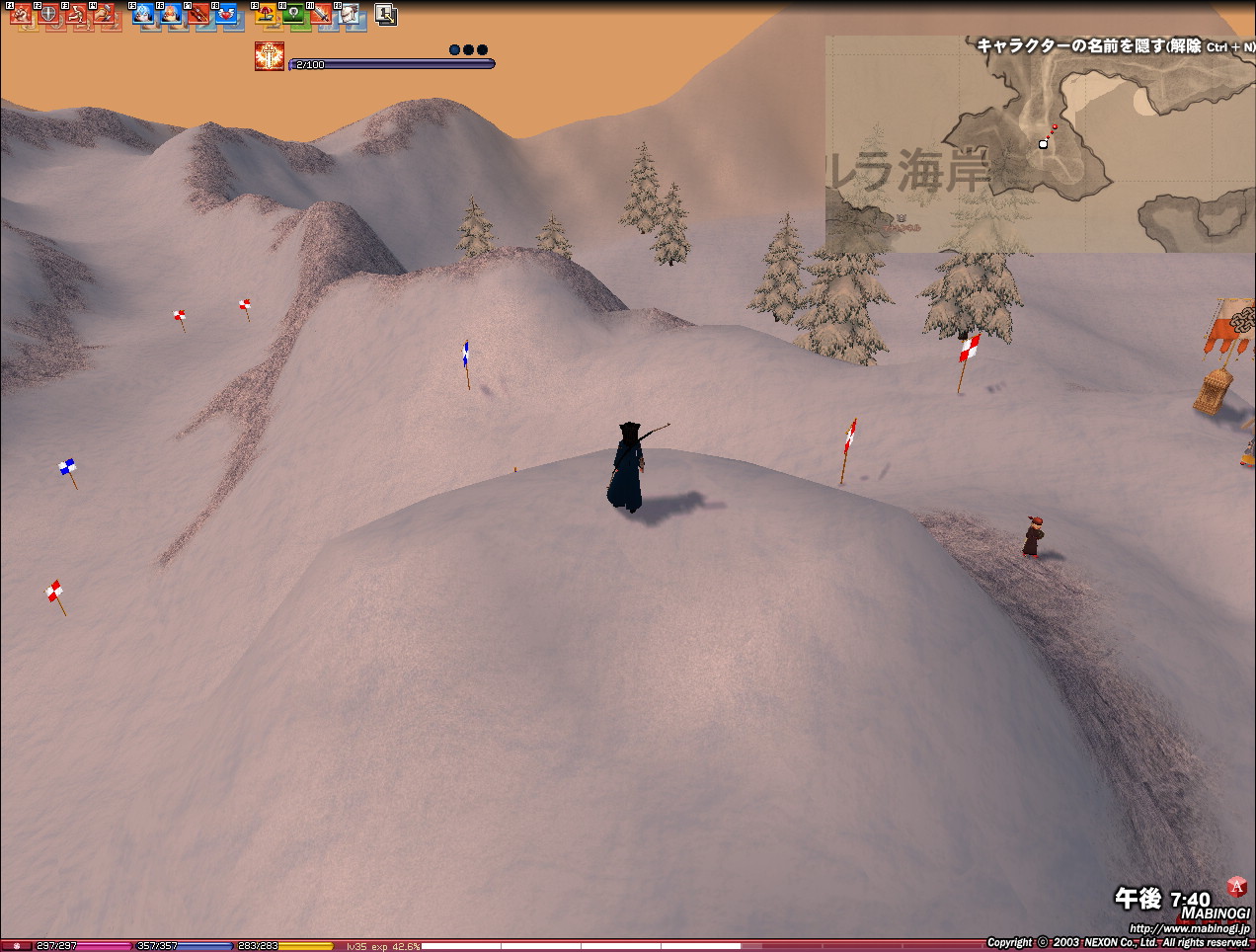Activate the green F10 skill icon

(295, 16)
